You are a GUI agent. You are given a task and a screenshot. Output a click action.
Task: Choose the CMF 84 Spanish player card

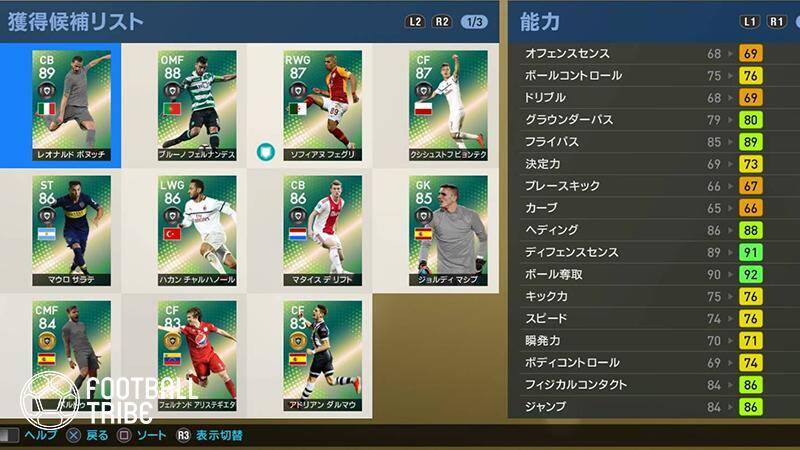click(71, 355)
